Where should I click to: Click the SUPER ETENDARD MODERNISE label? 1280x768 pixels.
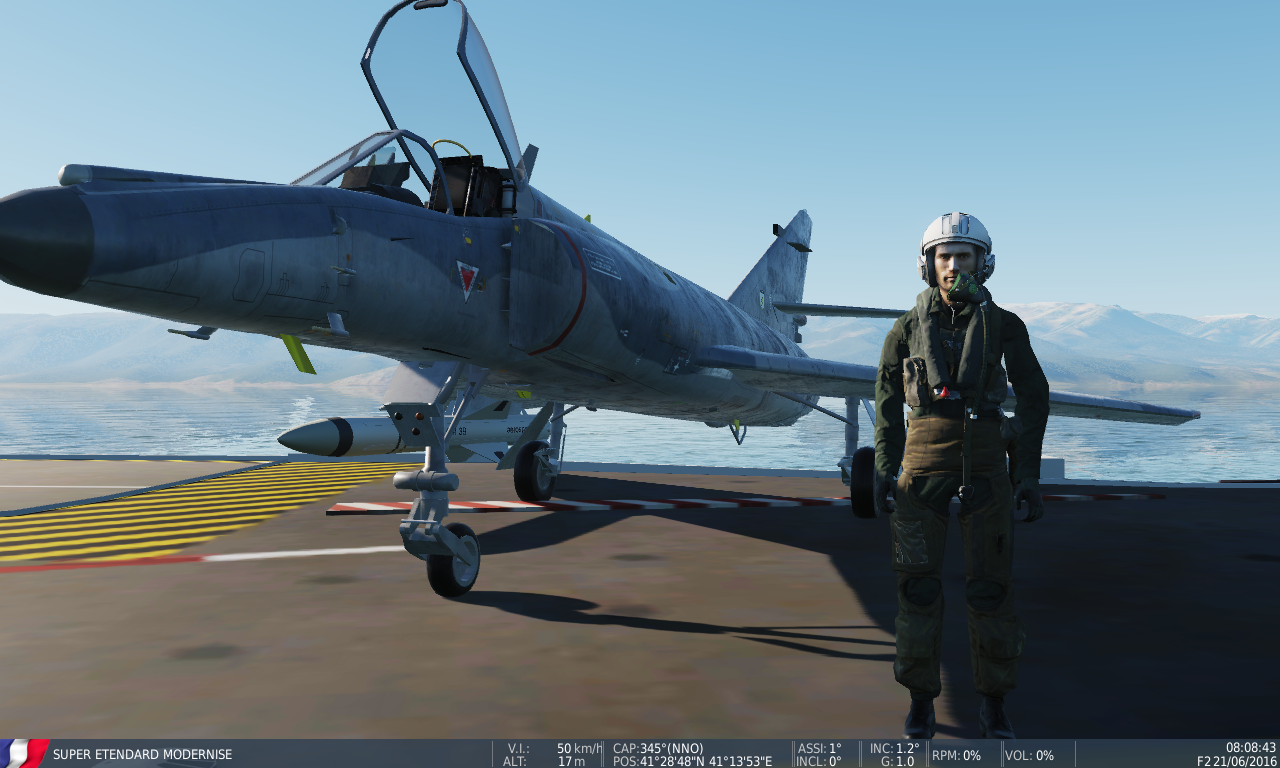click(141, 755)
